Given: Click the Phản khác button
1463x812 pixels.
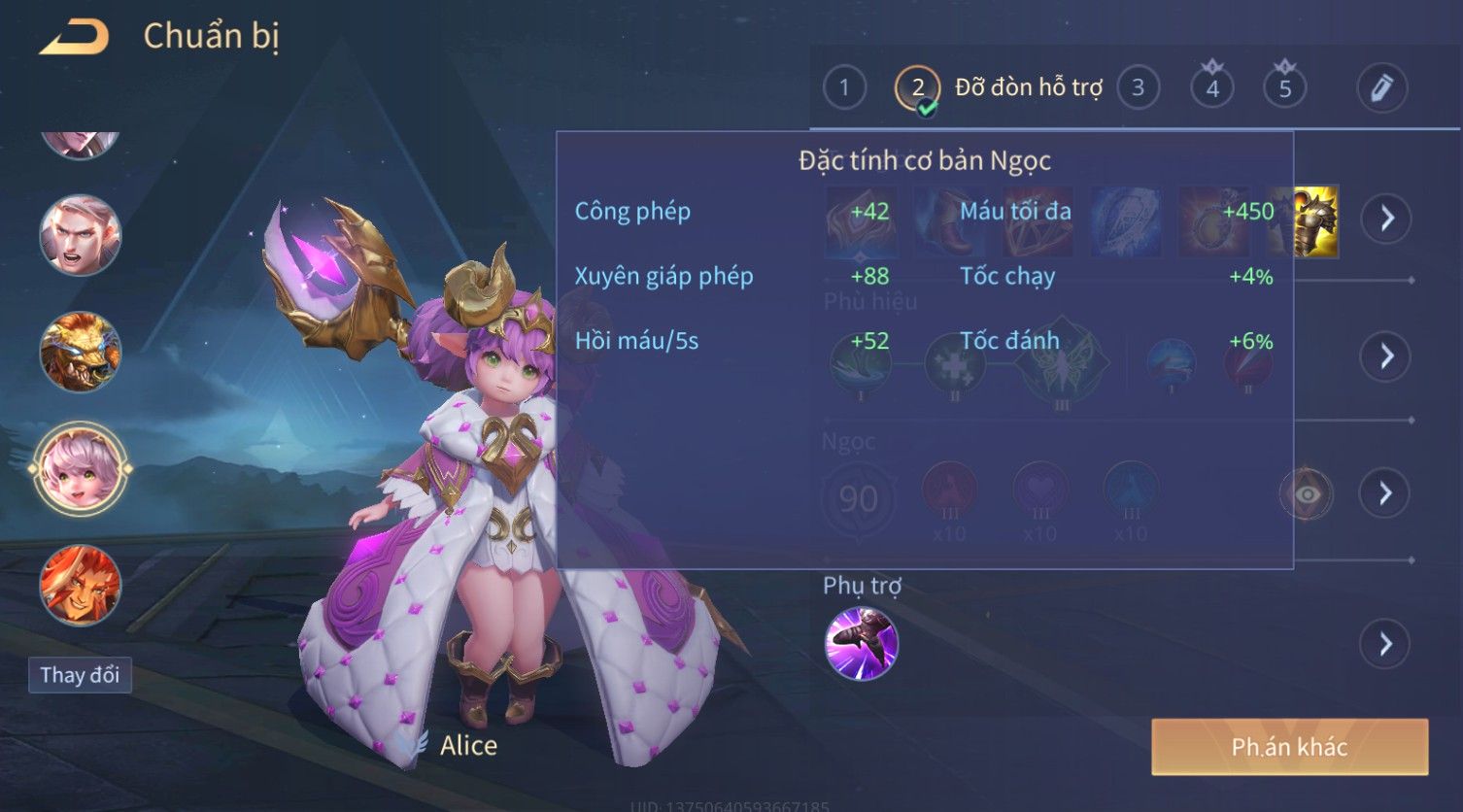Looking at the screenshot, I should click(x=1289, y=747).
